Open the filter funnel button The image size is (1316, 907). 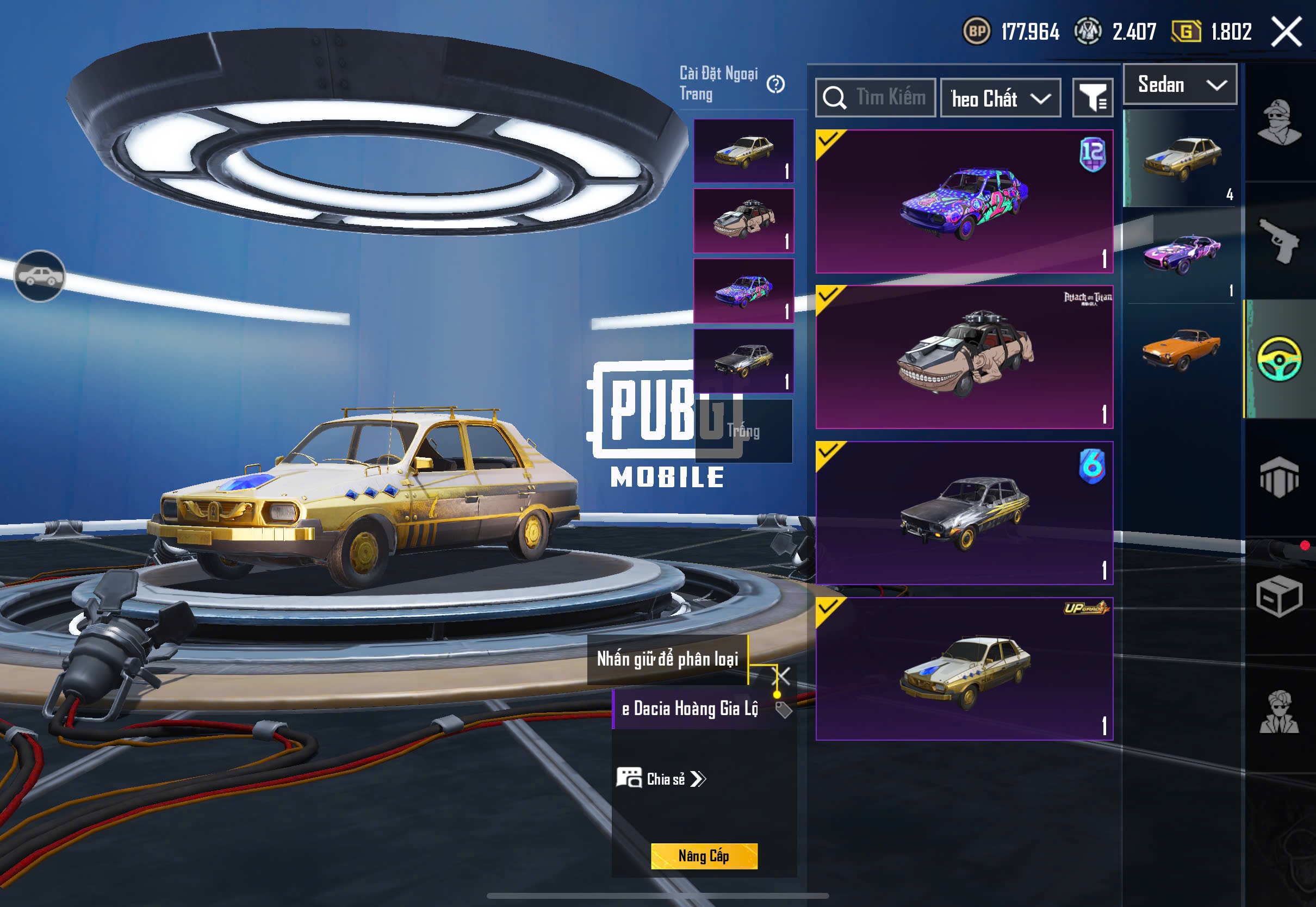tap(1092, 98)
